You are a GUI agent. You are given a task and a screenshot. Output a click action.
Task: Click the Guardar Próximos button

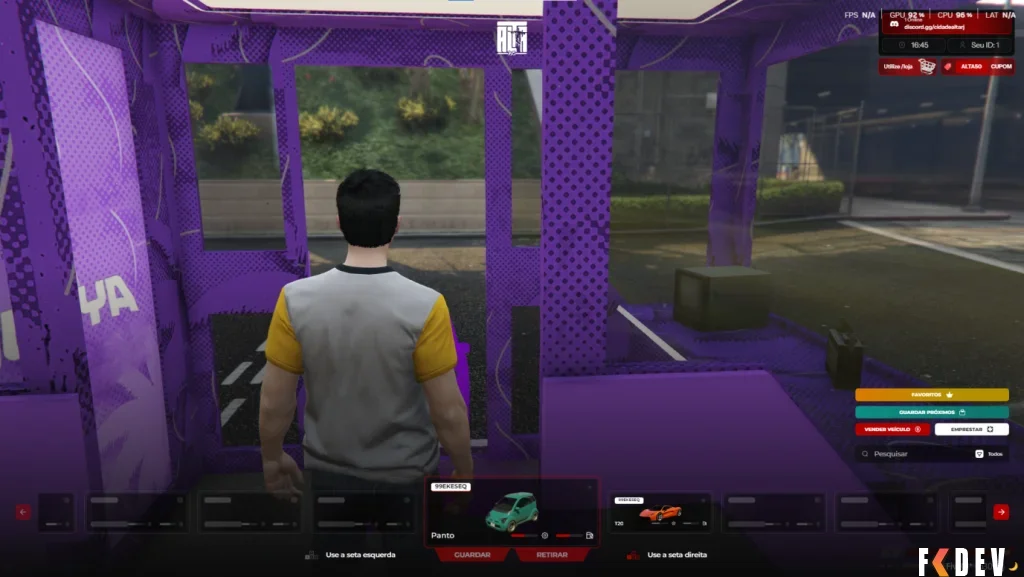pos(931,412)
